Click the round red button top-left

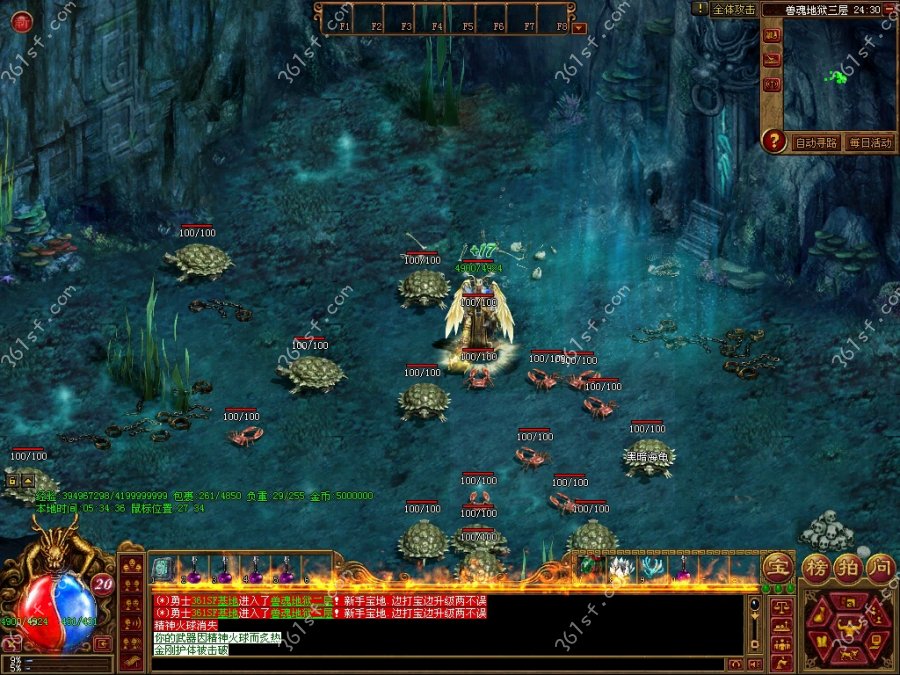[21, 21]
